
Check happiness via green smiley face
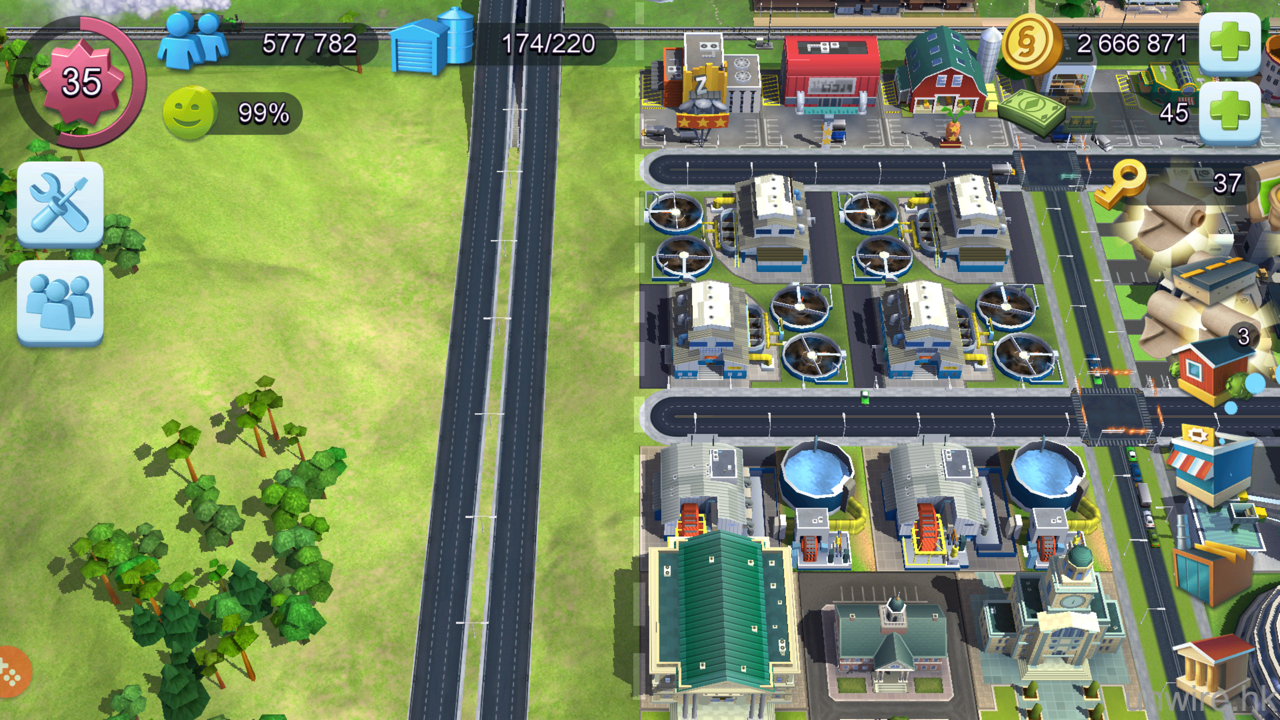point(189,113)
